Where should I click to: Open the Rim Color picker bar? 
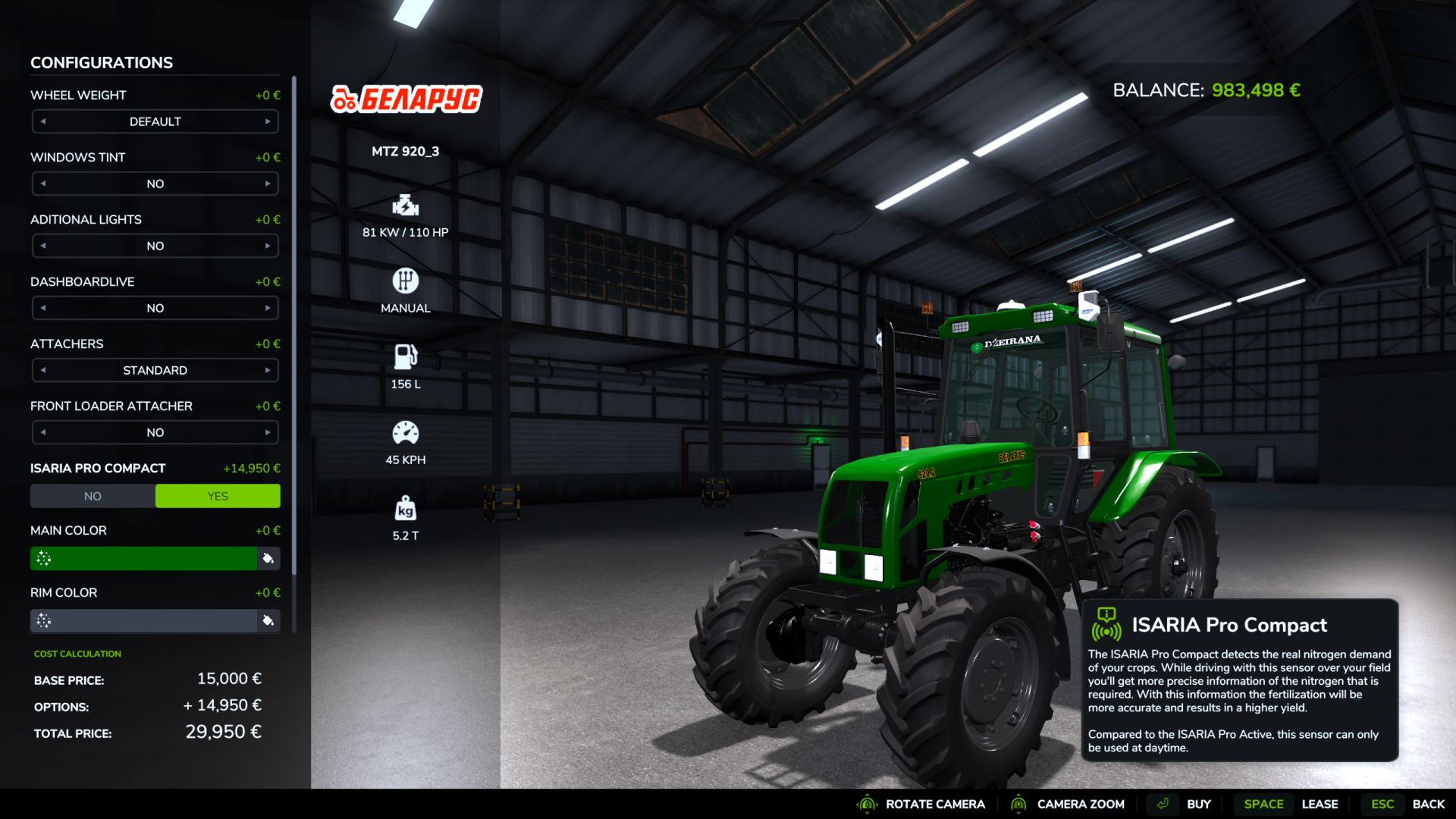coord(144,621)
